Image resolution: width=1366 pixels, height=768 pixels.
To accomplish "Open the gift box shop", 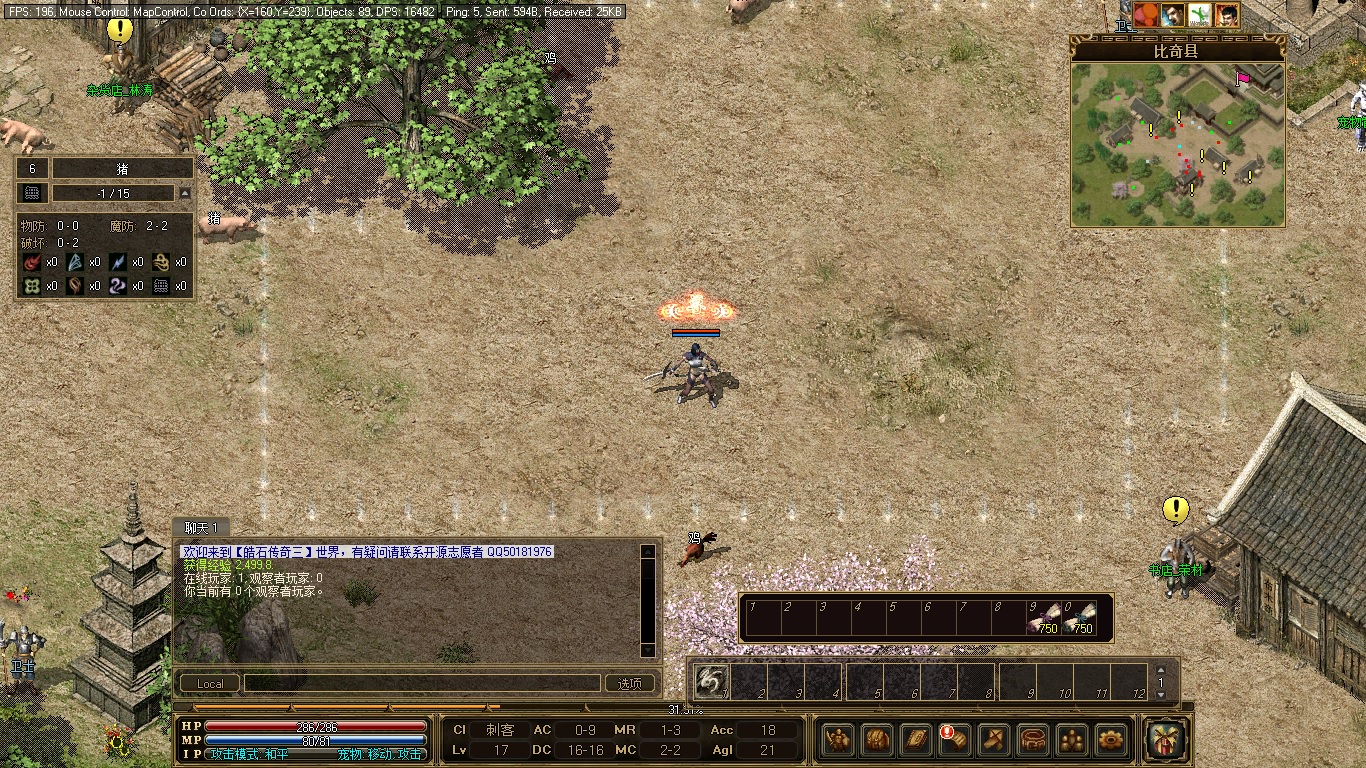I will [x=1166, y=738].
